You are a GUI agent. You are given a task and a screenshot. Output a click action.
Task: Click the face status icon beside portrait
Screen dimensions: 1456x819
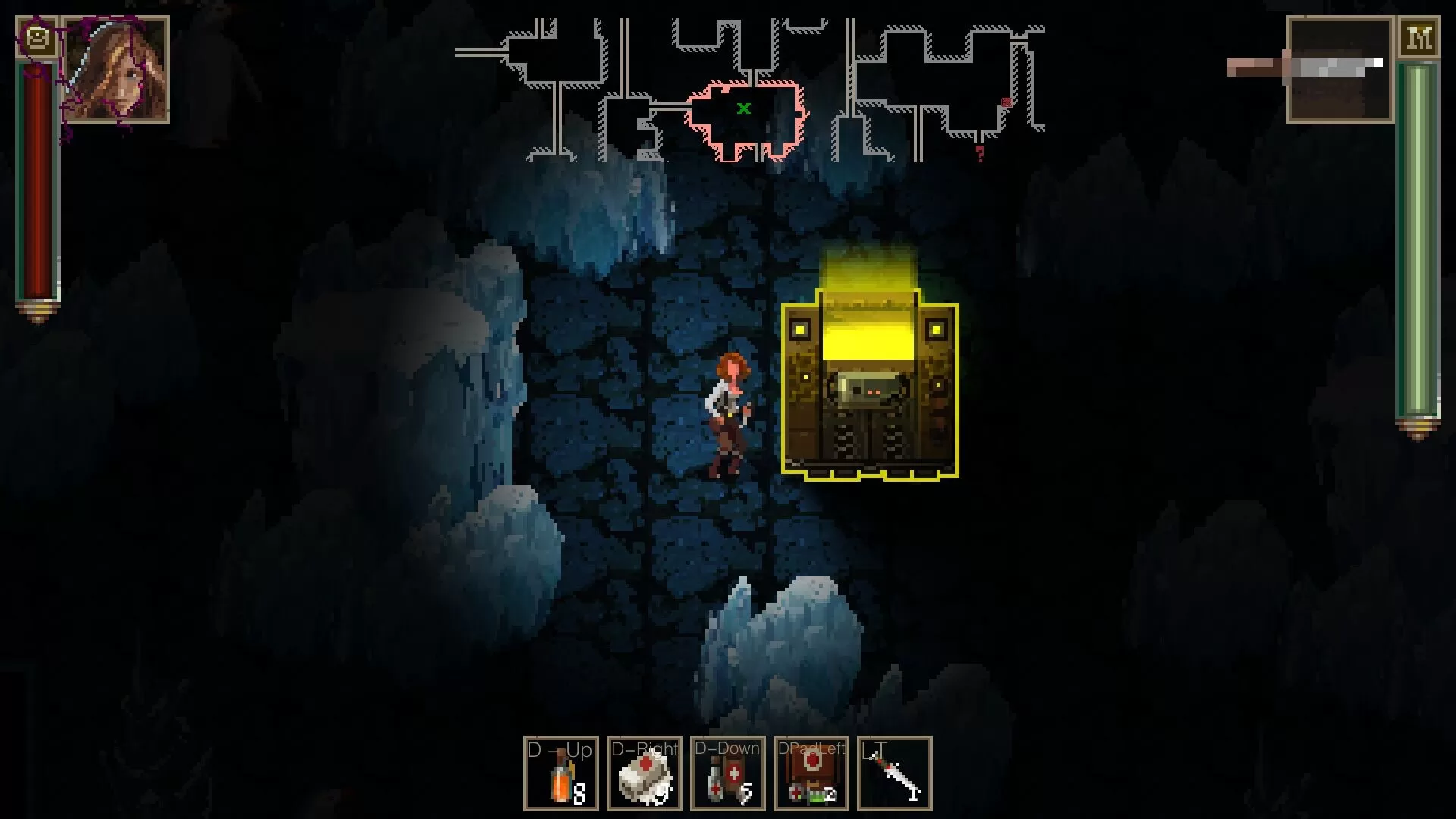pyautogui.click(x=36, y=37)
